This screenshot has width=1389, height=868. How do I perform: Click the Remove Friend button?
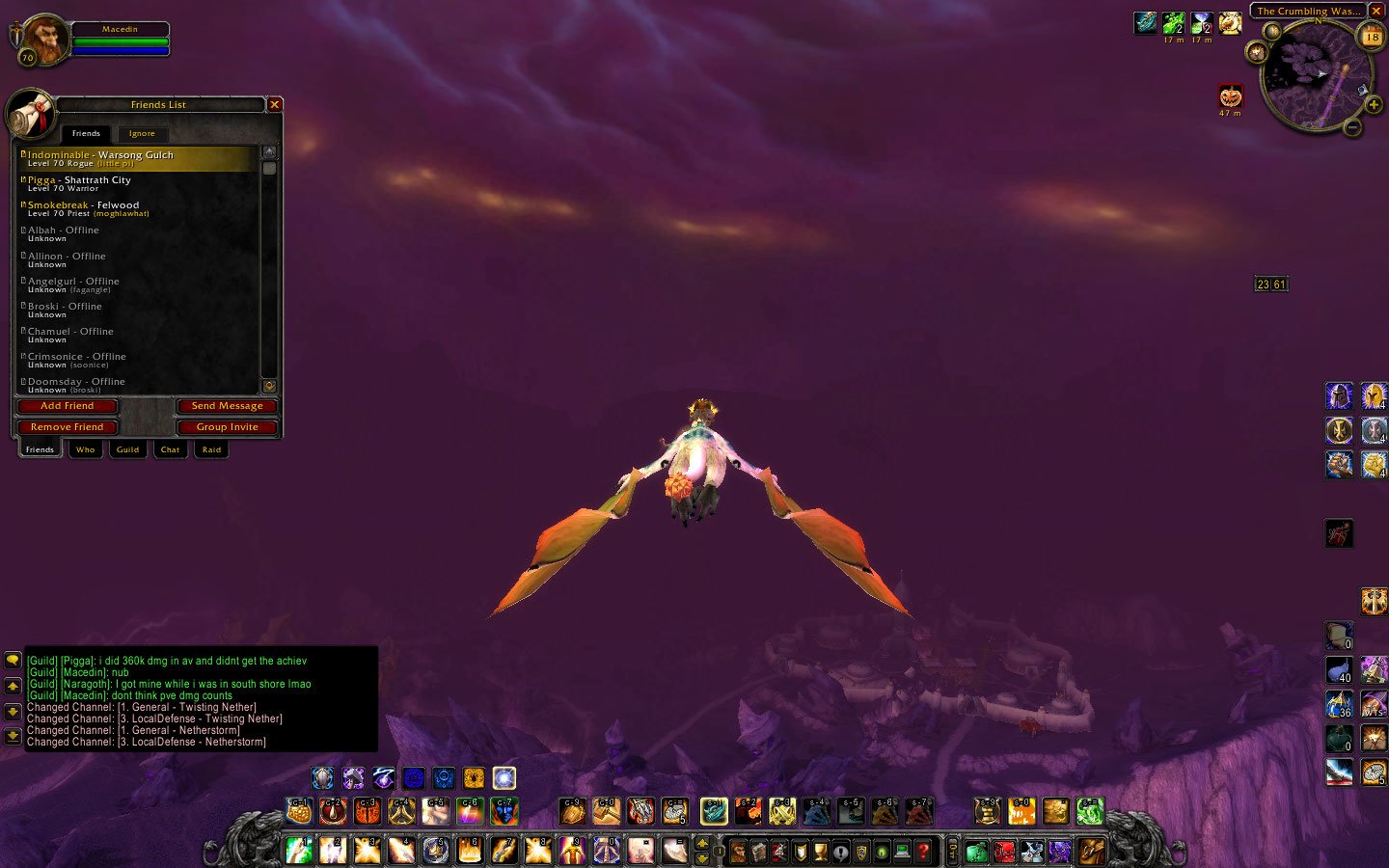tap(68, 427)
